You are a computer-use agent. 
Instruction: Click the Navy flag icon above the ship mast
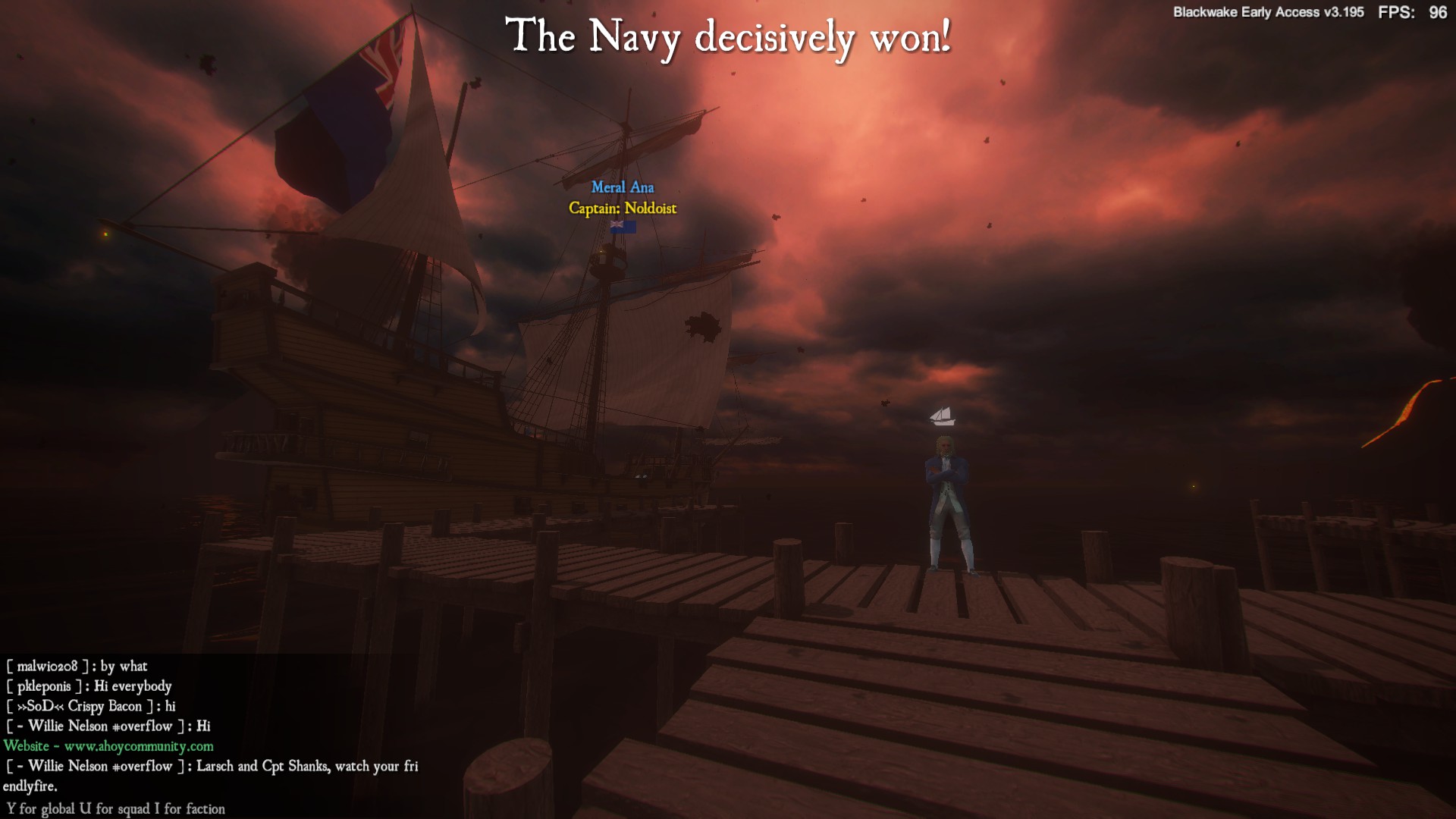(x=622, y=226)
